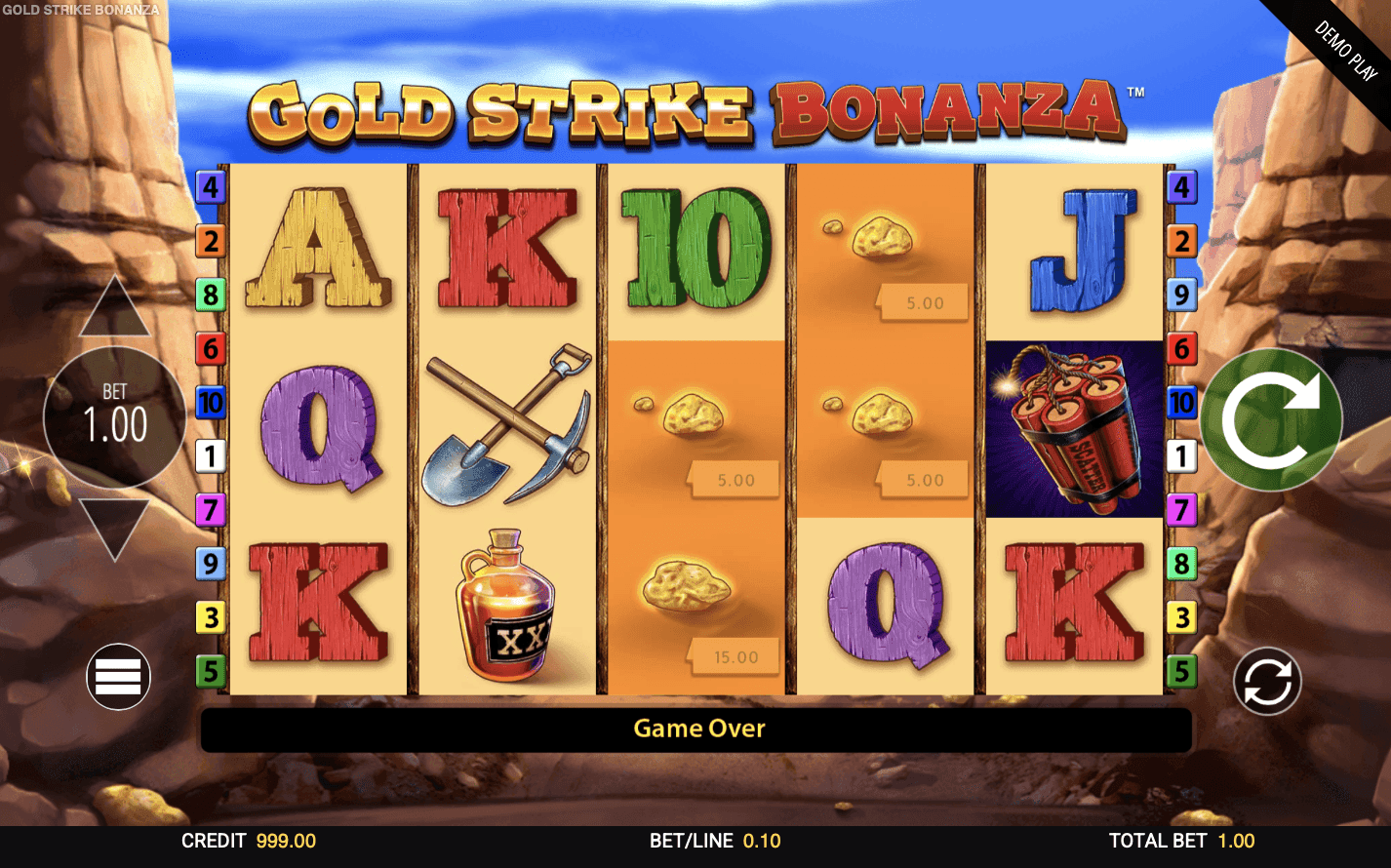Activate autoplay with the double-arrow icon
The width and height of the screenshot is (1391, 868).
pyautogui.click(x=1265, y=680)
